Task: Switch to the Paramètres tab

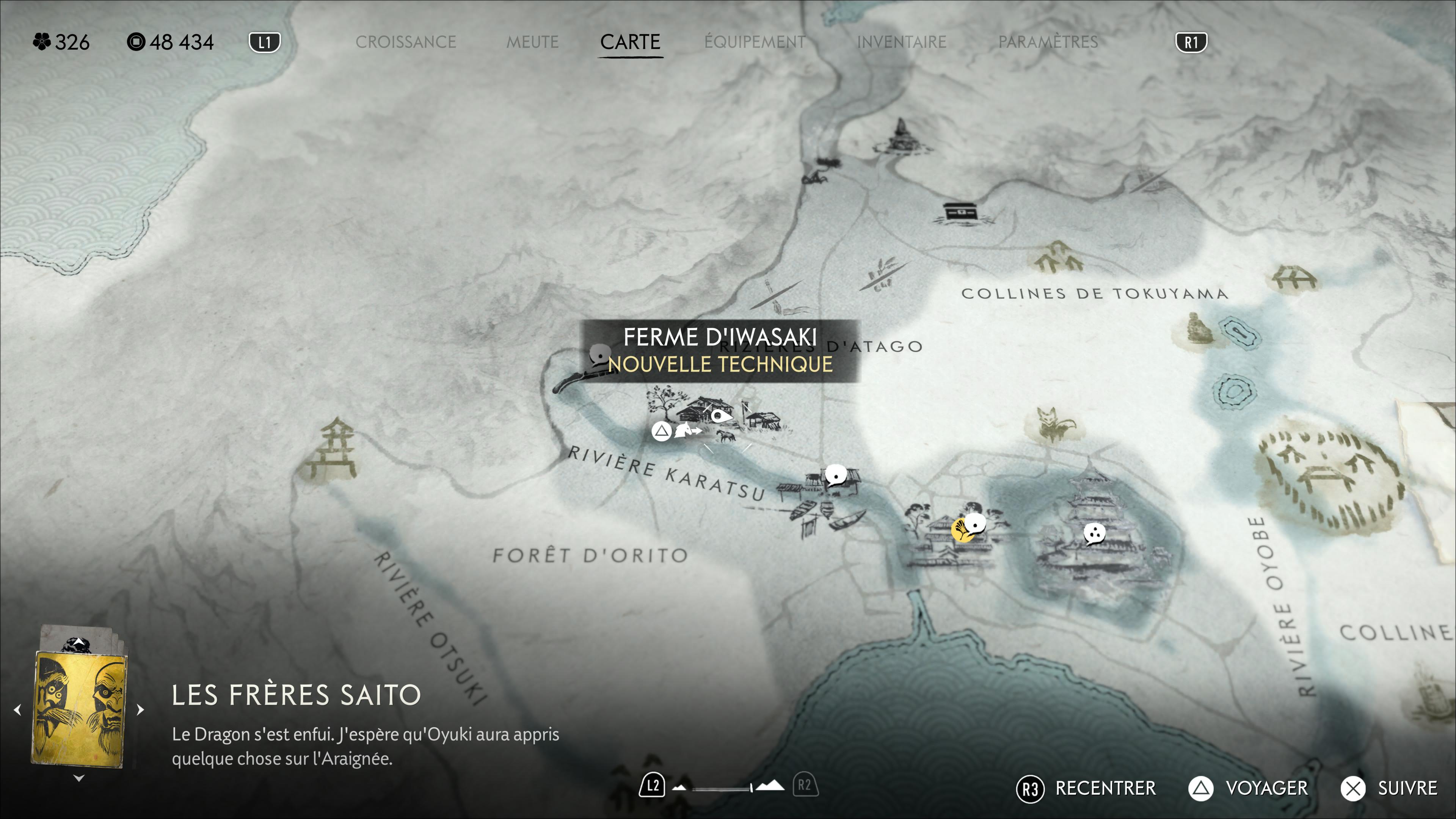Action: 1048,42
